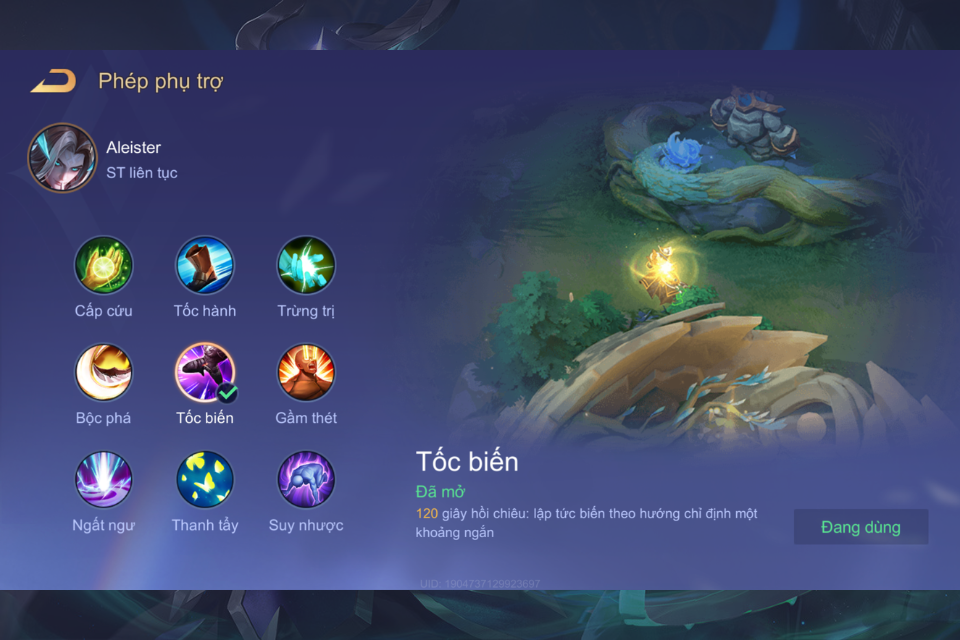Select the Cấp cứu spell icon
960x640 pixels.
[x=104, y=266]
